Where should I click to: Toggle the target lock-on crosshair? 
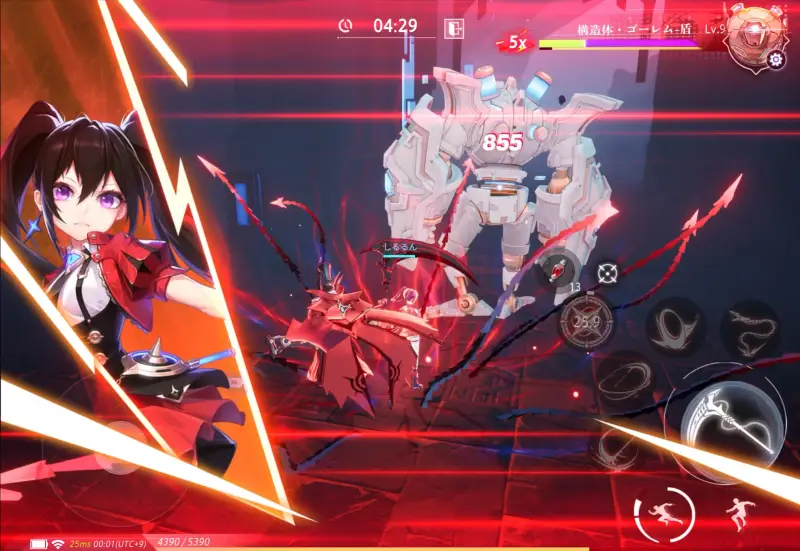[605, 272]
